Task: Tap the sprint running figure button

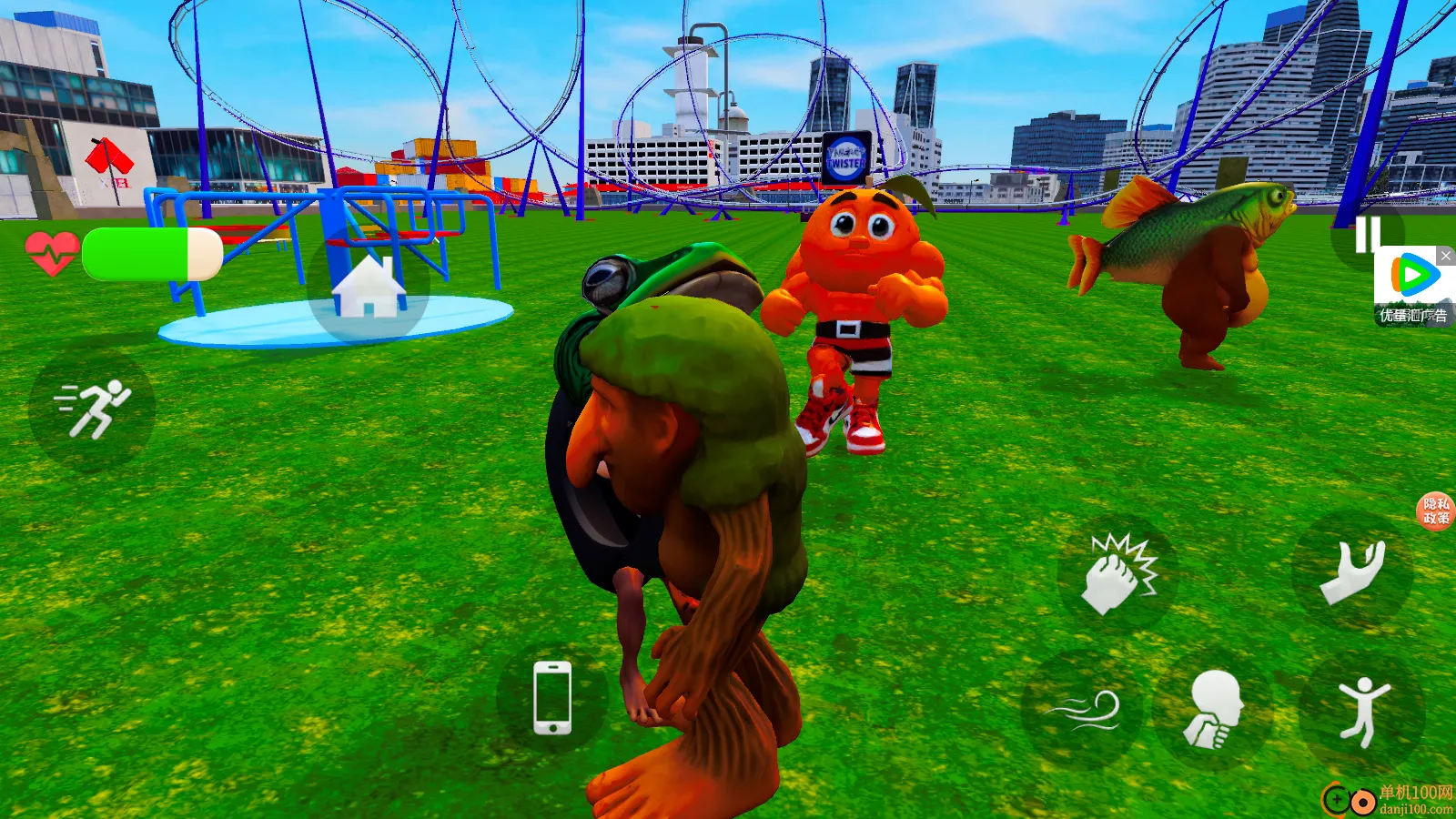Action: (92, 409)
